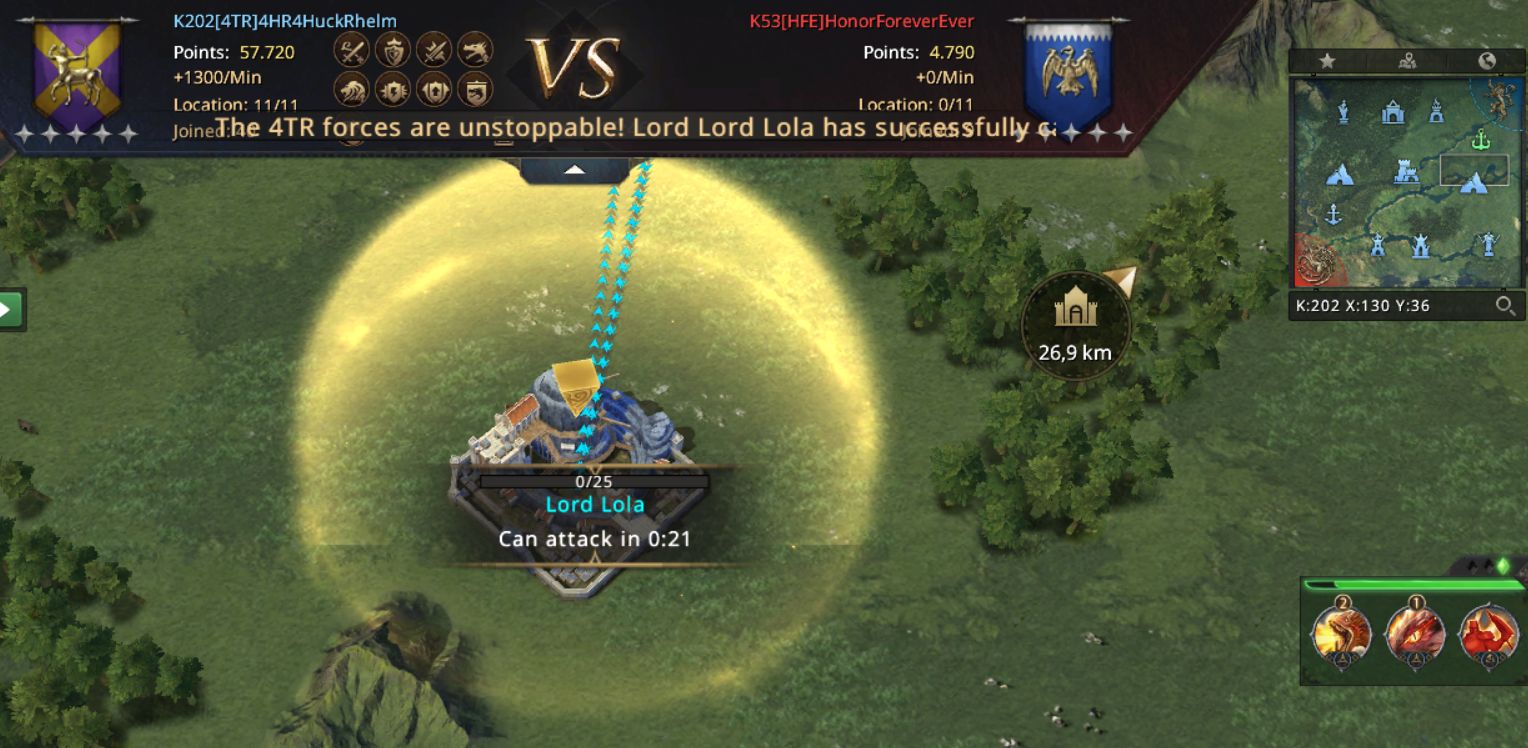Jump to the castle 26,9 km away
Image resolution: width=1528 pixels, height=748 pixels.
1076,323
